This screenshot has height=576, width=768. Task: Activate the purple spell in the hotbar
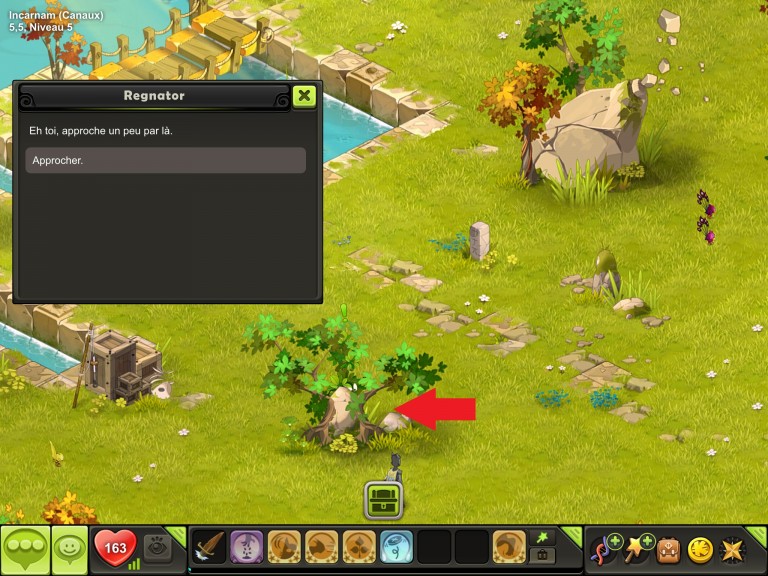[x=247, y=547]
